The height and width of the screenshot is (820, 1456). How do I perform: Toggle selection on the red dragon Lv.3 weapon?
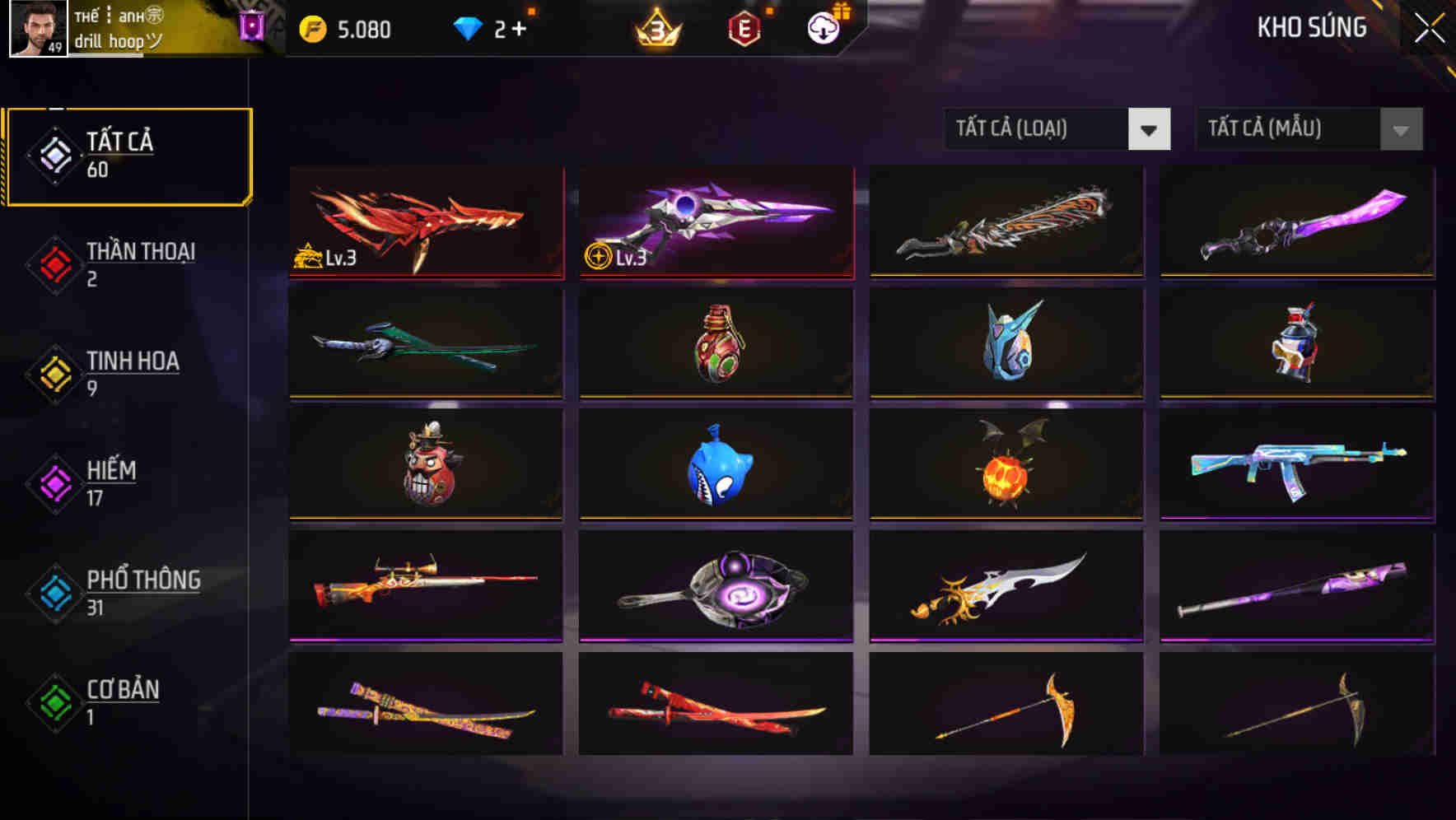point(425,222)
